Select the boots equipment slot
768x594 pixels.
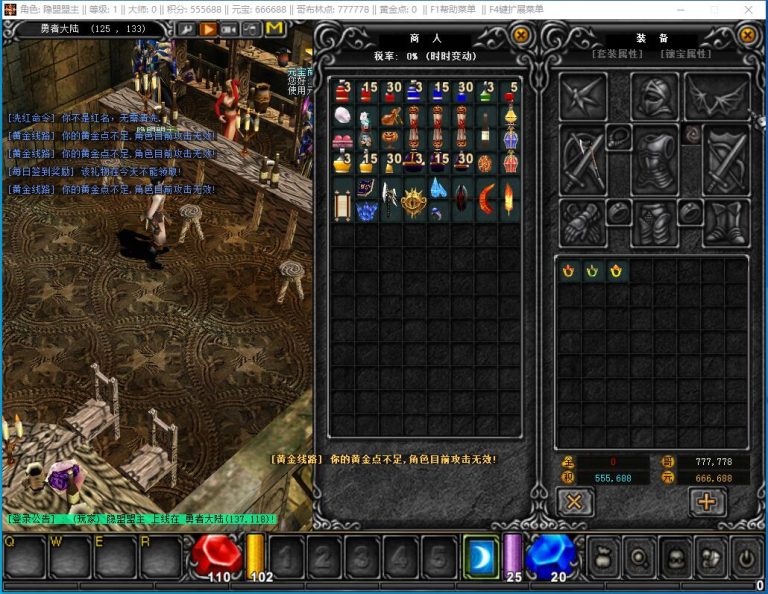click(724, 222)
